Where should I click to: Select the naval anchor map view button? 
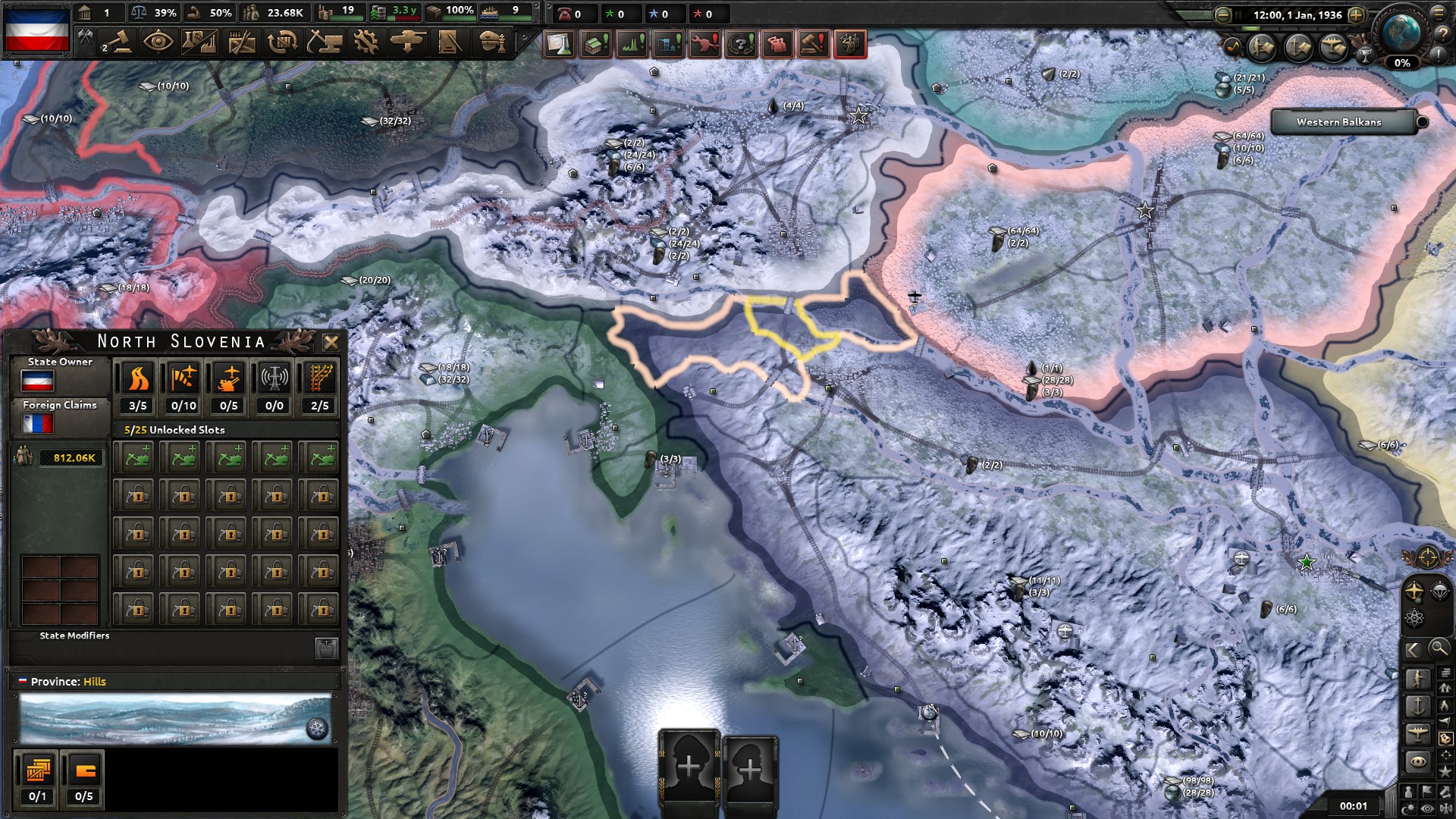(x=1418, y=706)
